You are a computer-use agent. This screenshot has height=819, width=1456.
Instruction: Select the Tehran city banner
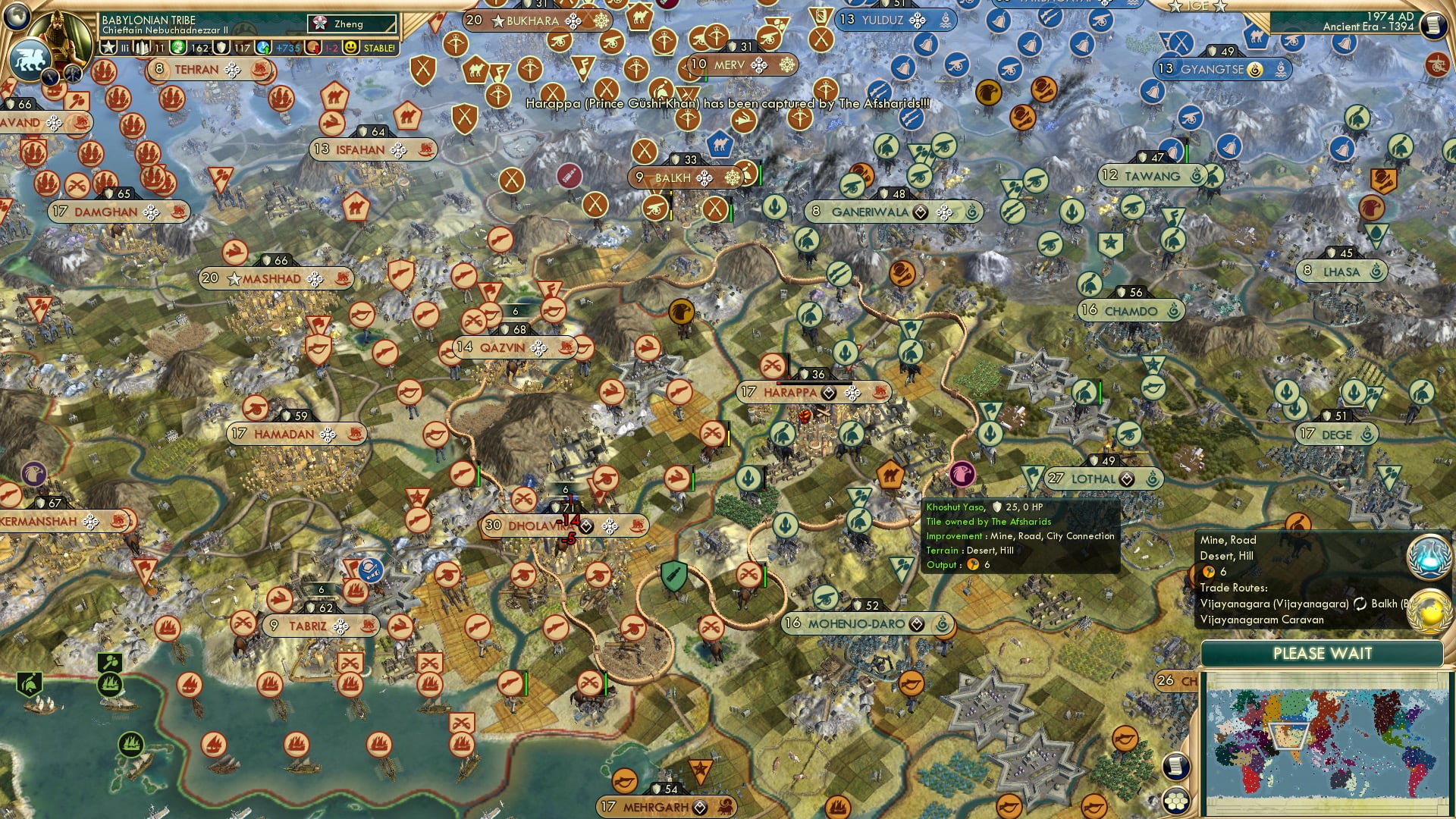199,68
